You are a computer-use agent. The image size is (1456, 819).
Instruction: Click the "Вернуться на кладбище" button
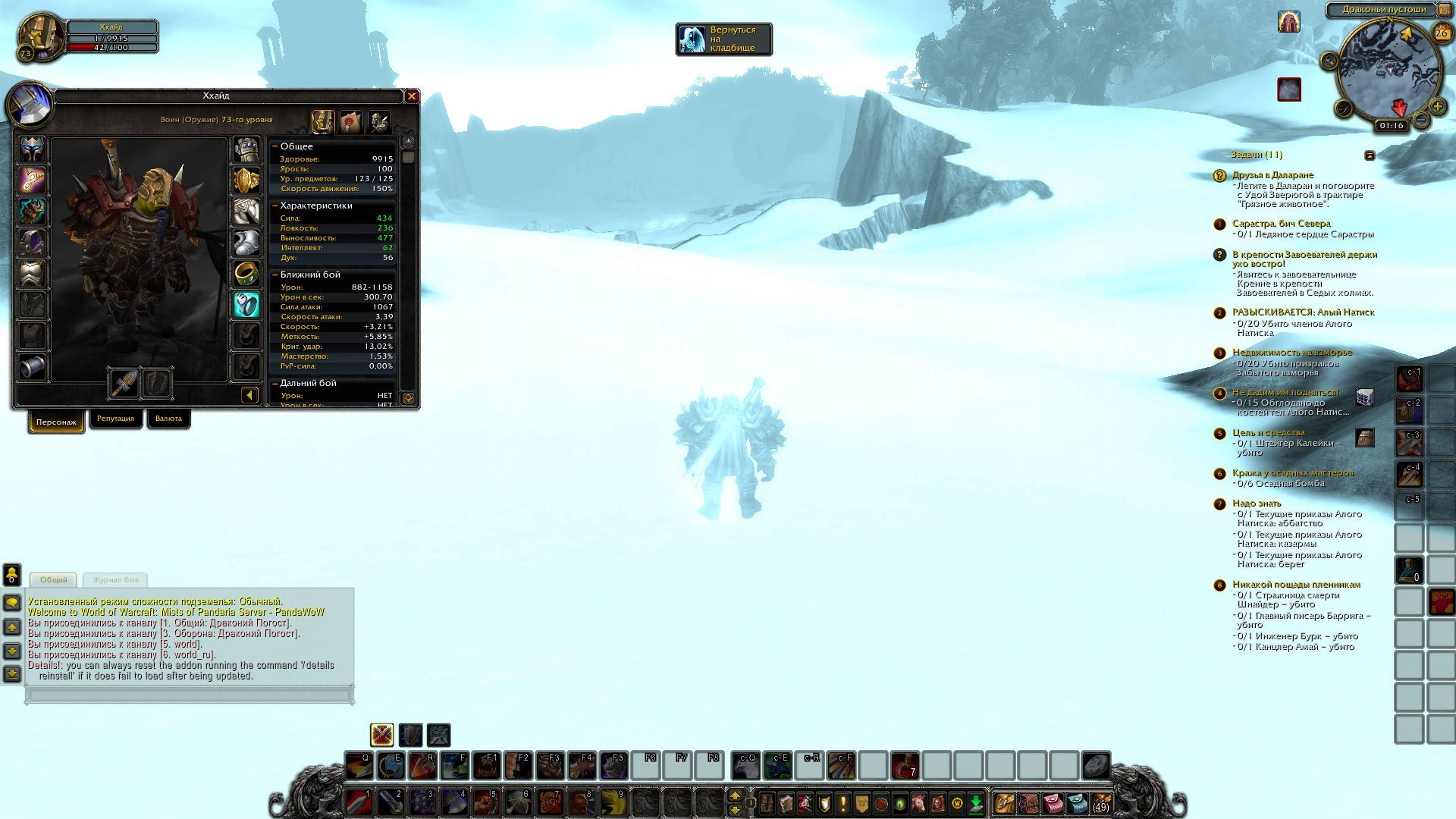(723, 39)
